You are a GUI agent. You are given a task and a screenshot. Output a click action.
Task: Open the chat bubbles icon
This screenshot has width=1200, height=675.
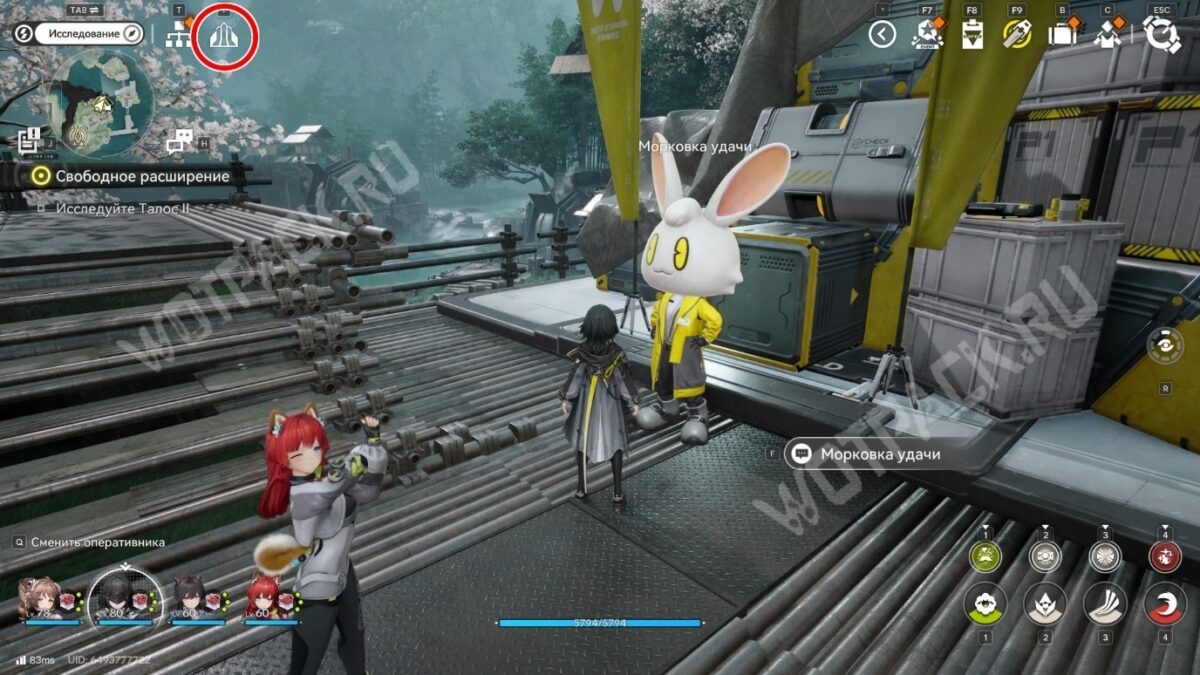(180, 141)
